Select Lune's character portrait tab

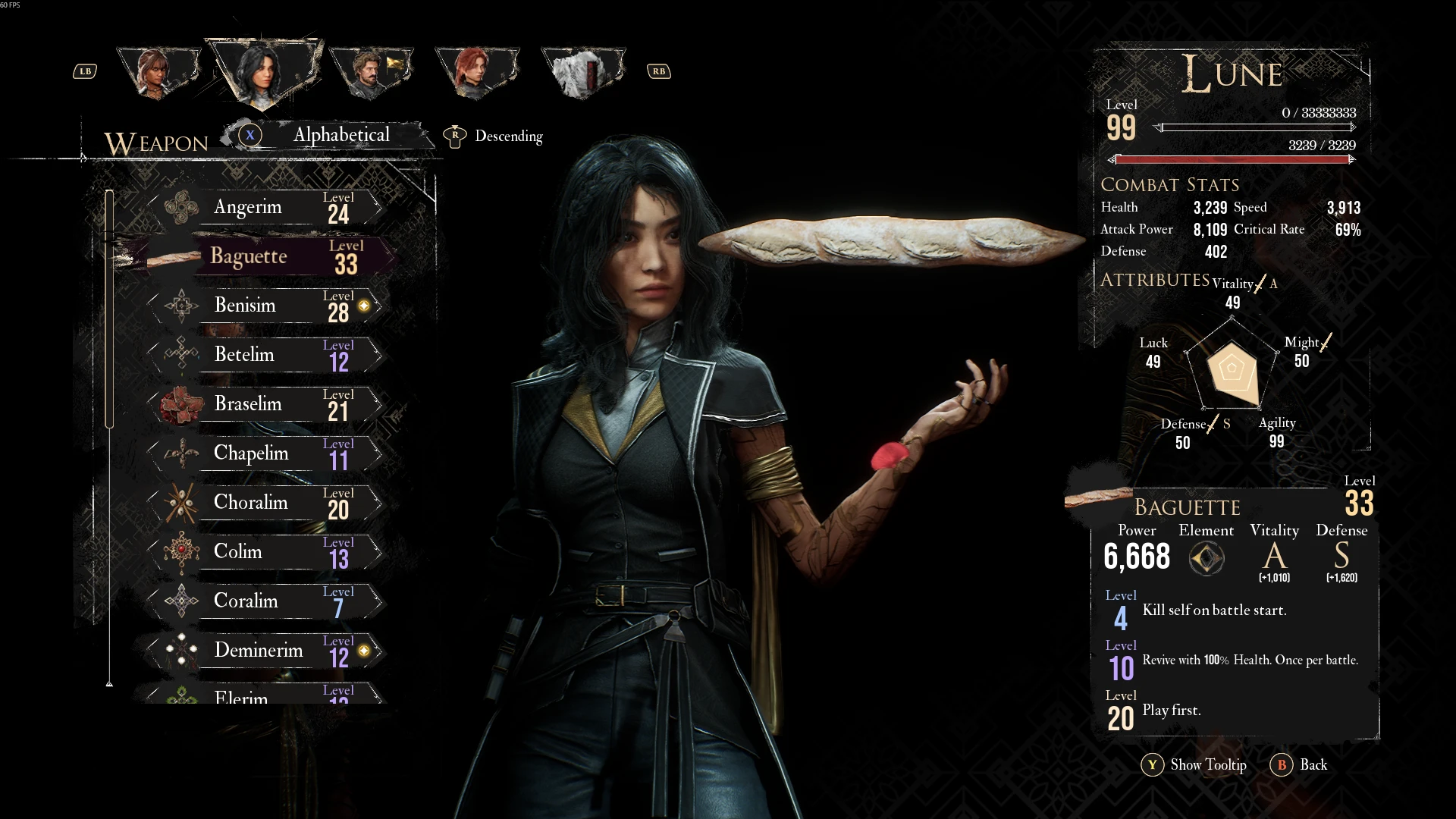pos(262,72)
